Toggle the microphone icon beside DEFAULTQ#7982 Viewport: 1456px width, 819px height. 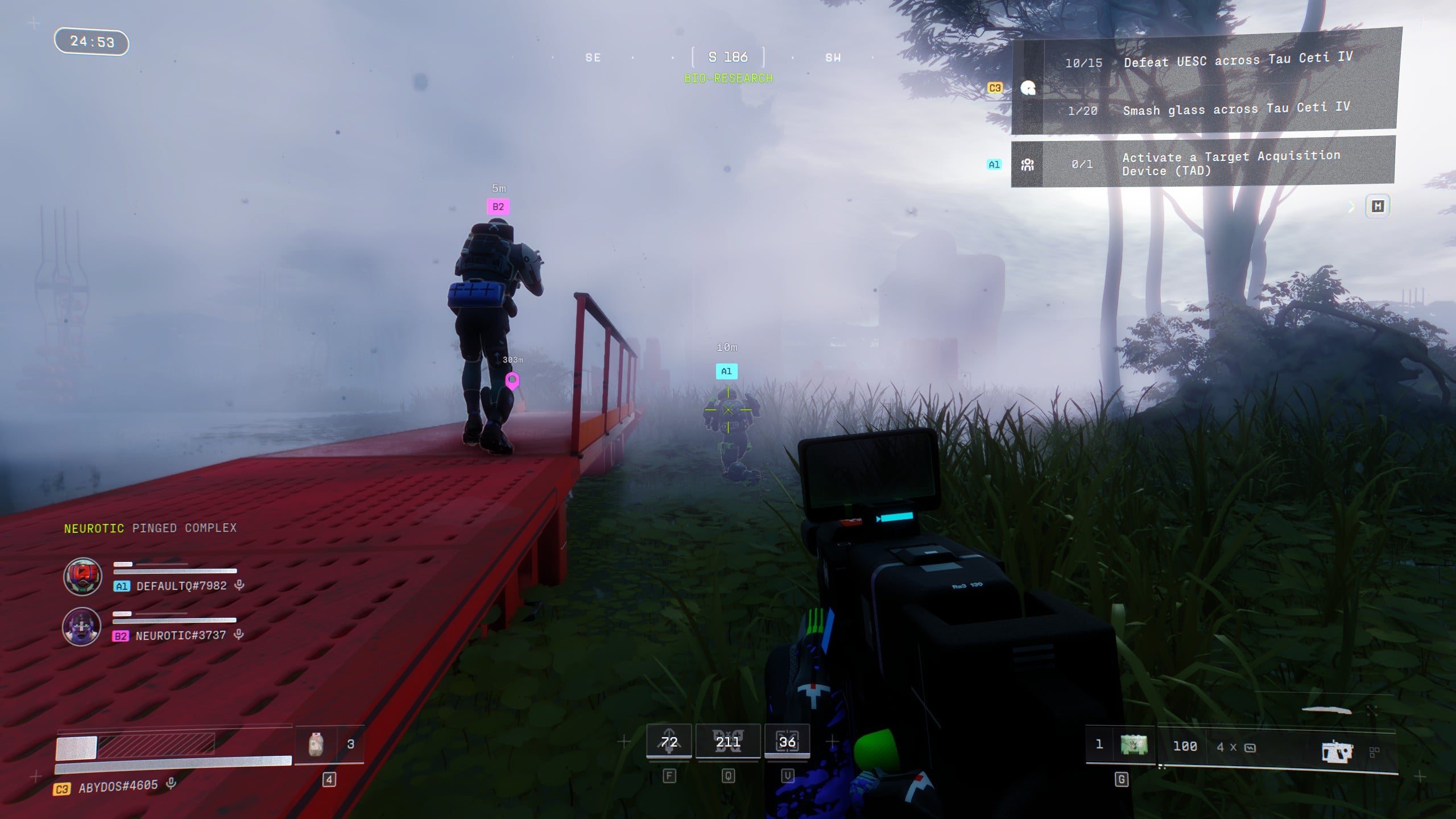click(x=239, y=585)
